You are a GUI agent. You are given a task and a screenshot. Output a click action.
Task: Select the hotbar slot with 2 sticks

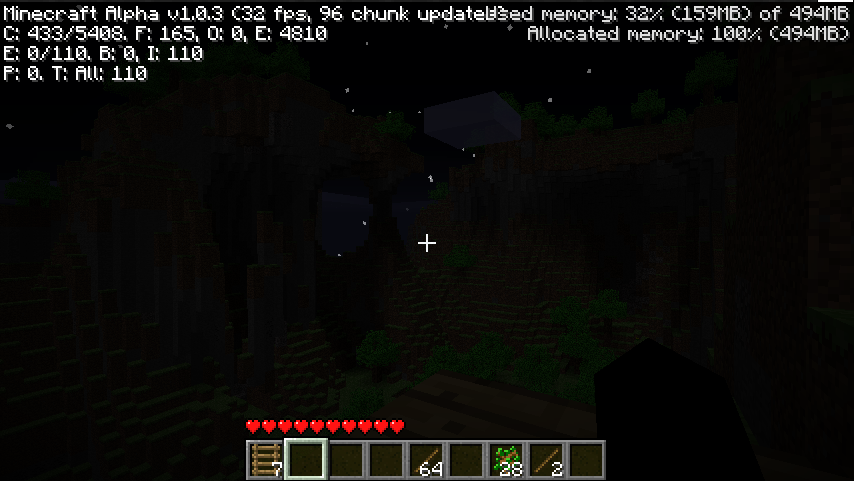click(x=545, y=459)
